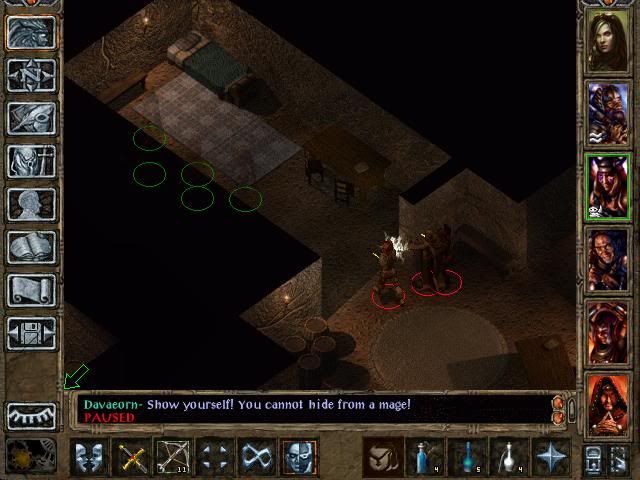This screenshot has width=640, height=480.
Task: Activate the twin masks talk button
Action: (x=90, y=458)
